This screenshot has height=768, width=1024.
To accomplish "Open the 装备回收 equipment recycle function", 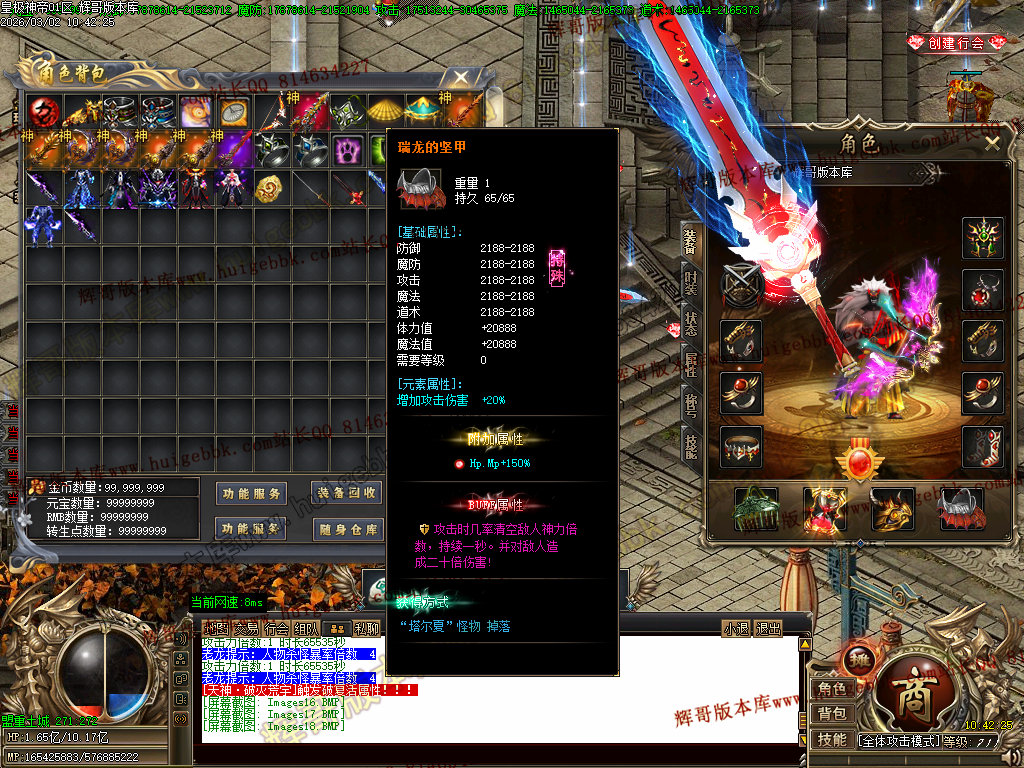I will (347, 493).
